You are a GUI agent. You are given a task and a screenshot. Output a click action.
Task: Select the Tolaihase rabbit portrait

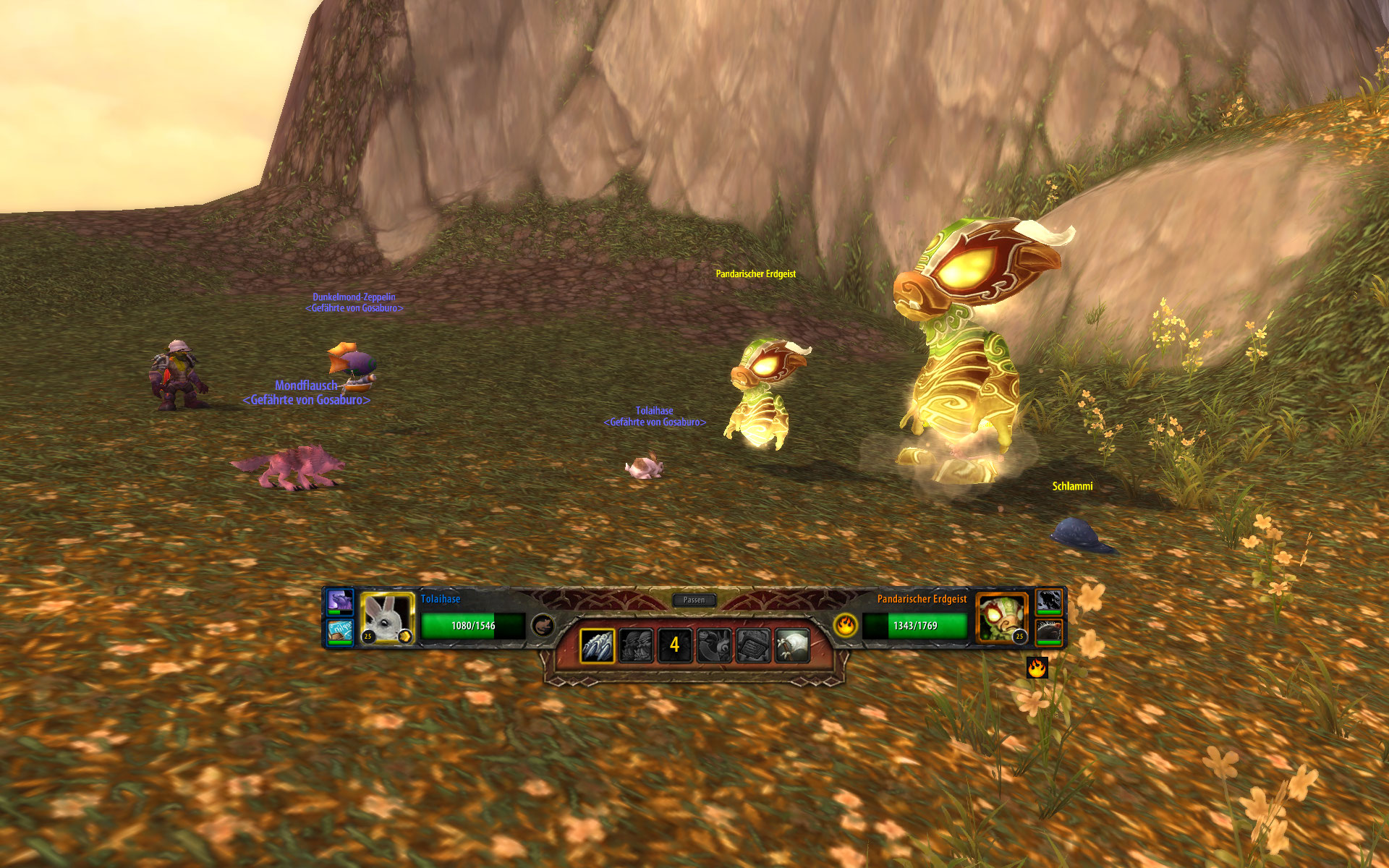coord(387,618)
